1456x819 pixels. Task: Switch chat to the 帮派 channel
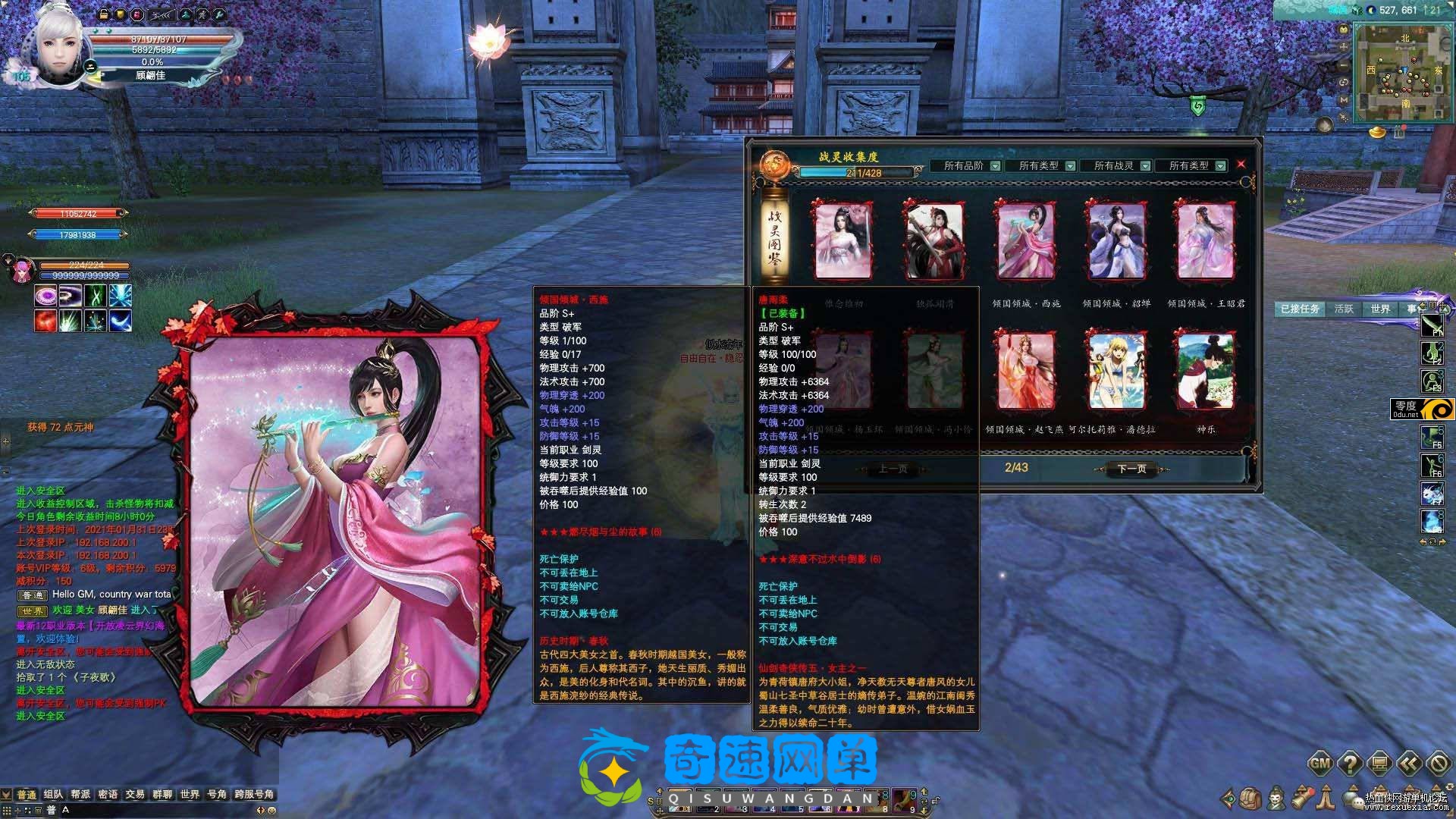(80, 794)
